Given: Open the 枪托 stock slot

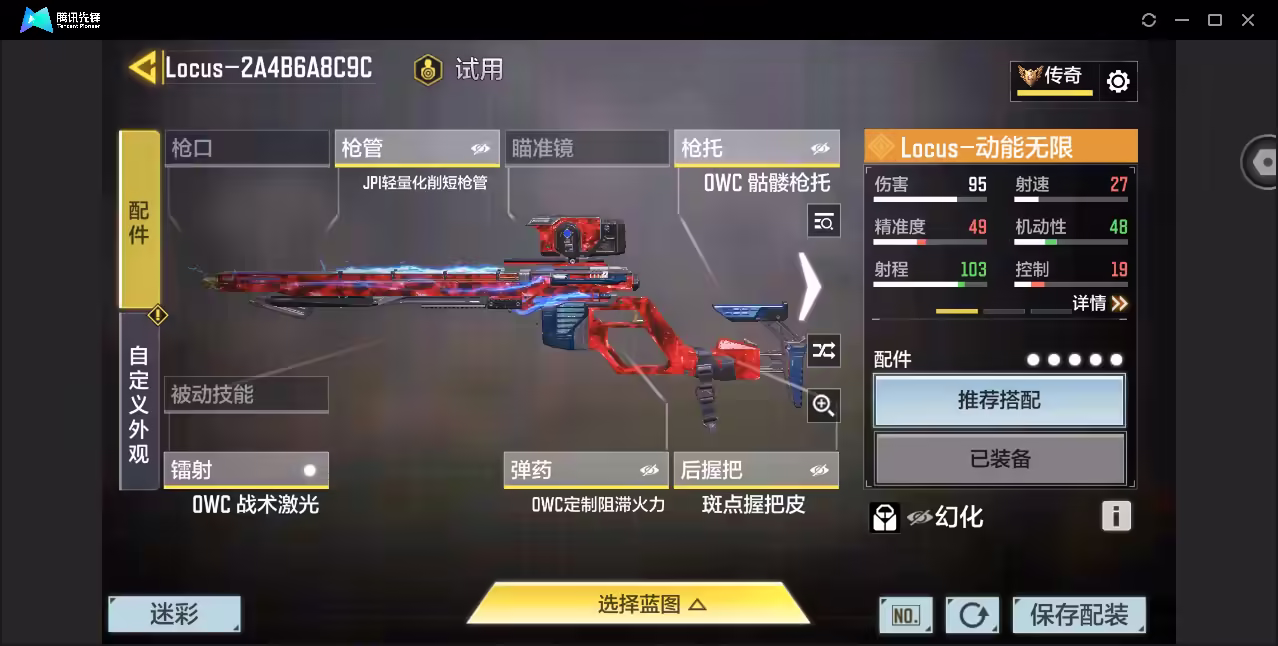Looking at the screenshot, I should point(756,148).
